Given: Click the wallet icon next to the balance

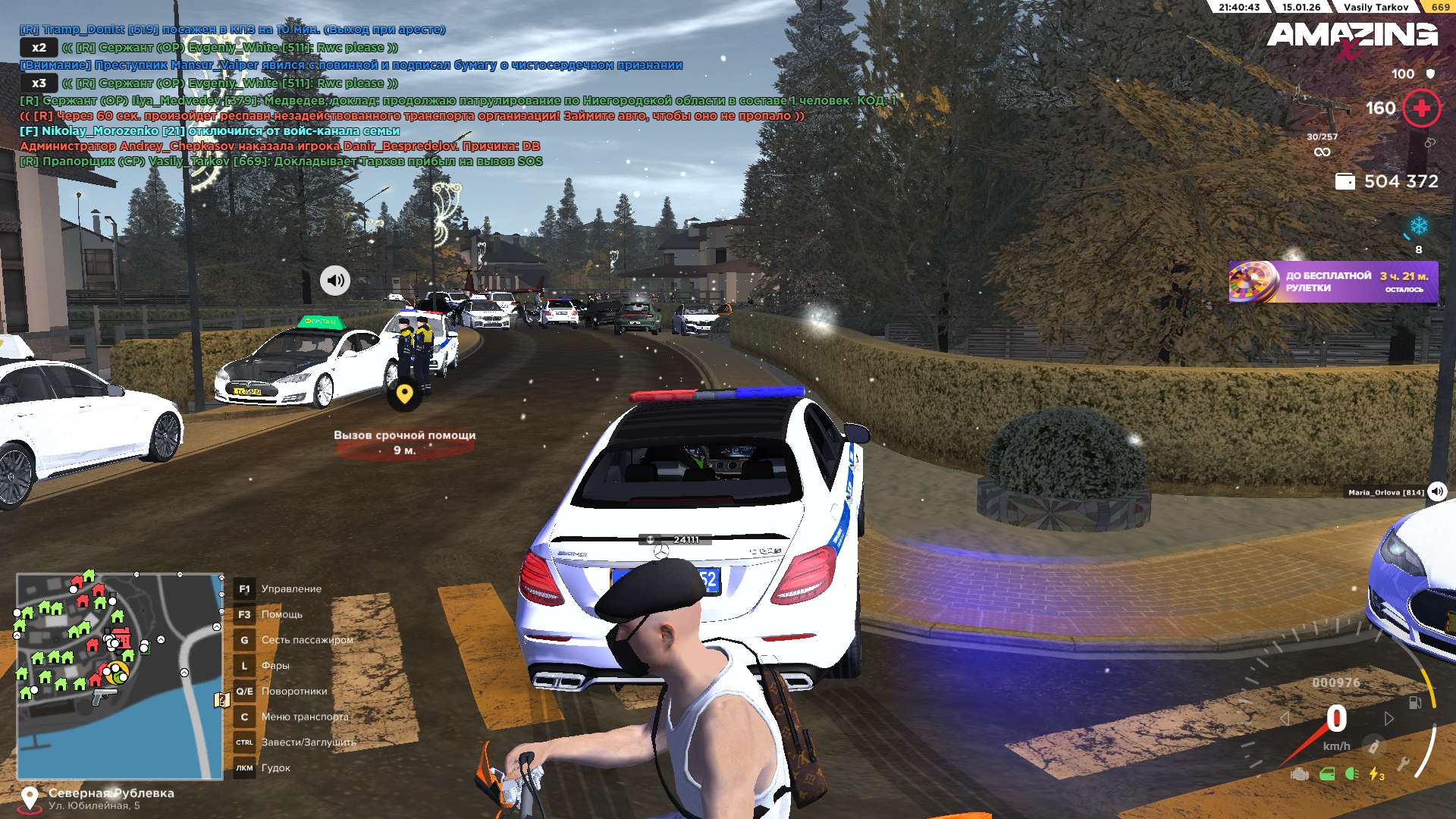Looking at the screenshot, I should (x=1345, y=182).
